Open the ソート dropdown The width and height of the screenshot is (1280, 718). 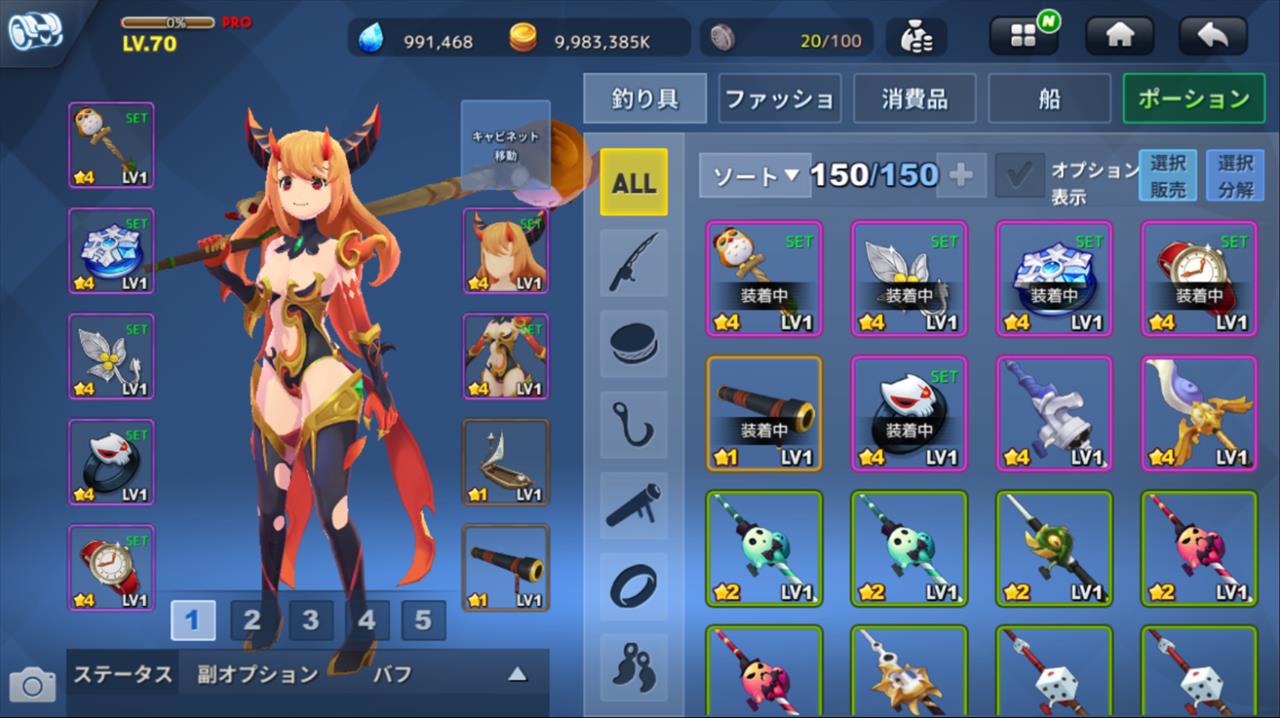(x=753, y=176)
